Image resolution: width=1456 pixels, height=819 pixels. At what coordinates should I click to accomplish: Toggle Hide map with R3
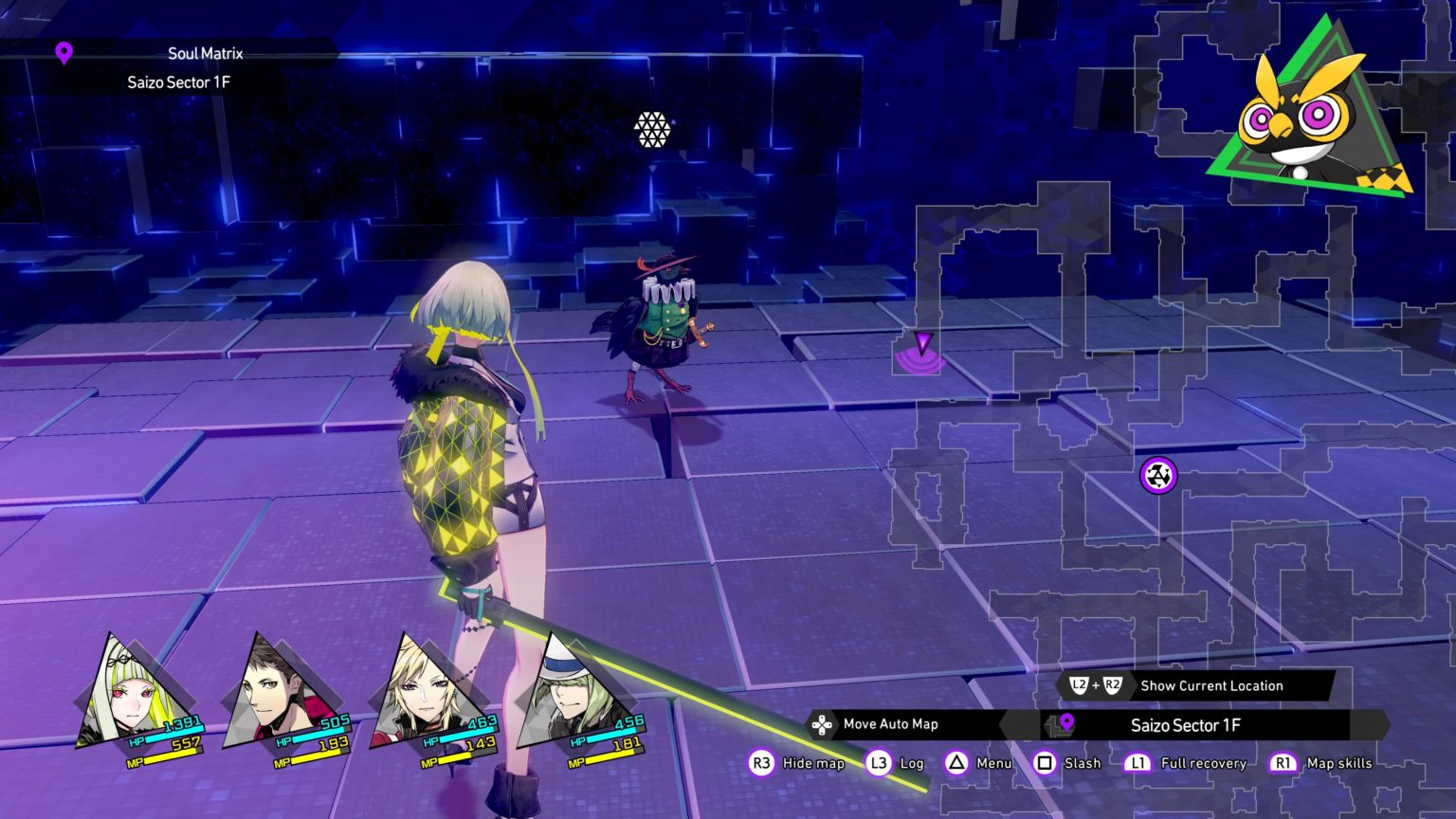click(x=760, y=763)
